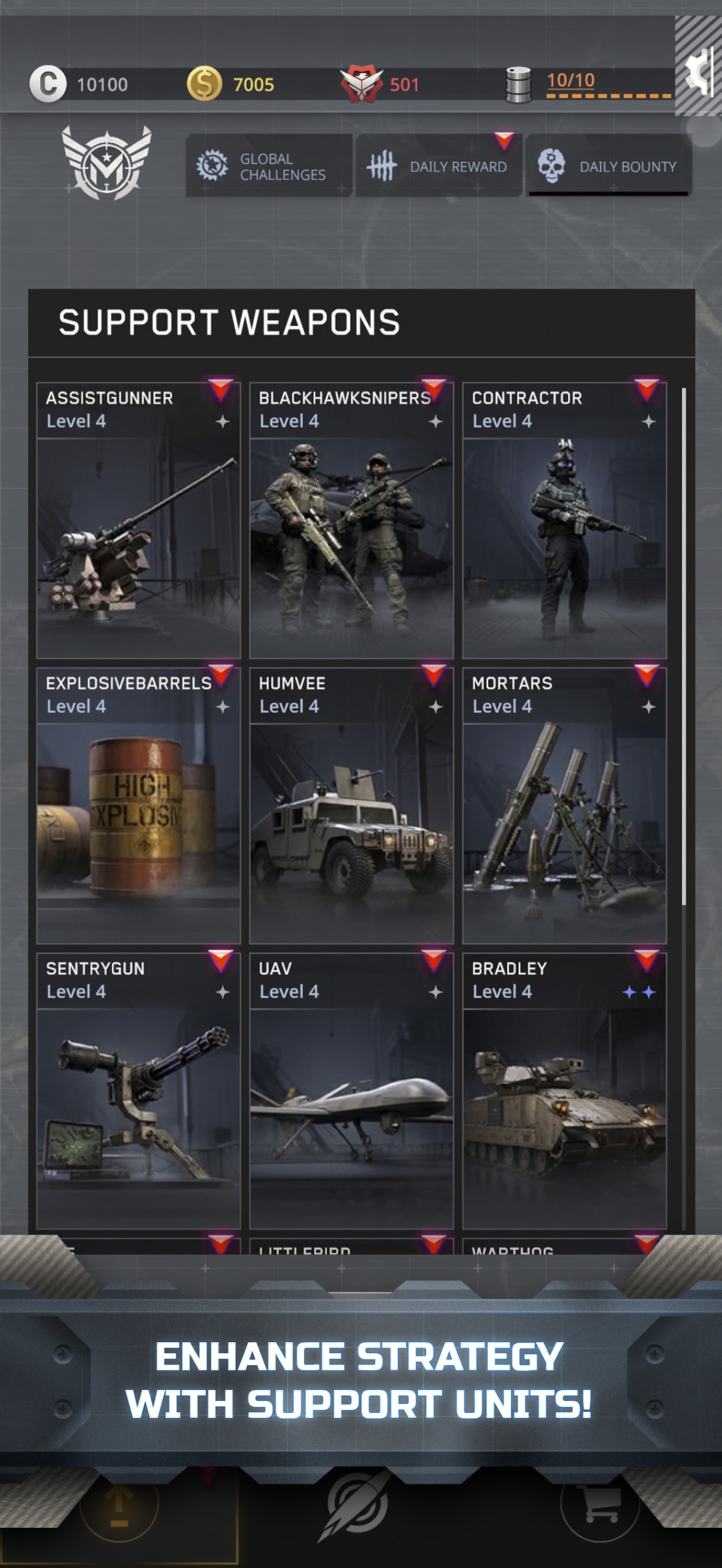722x1568 pixels.
Task: Expand the red arrow on Sentrygun card
Action: click(222, 961)
